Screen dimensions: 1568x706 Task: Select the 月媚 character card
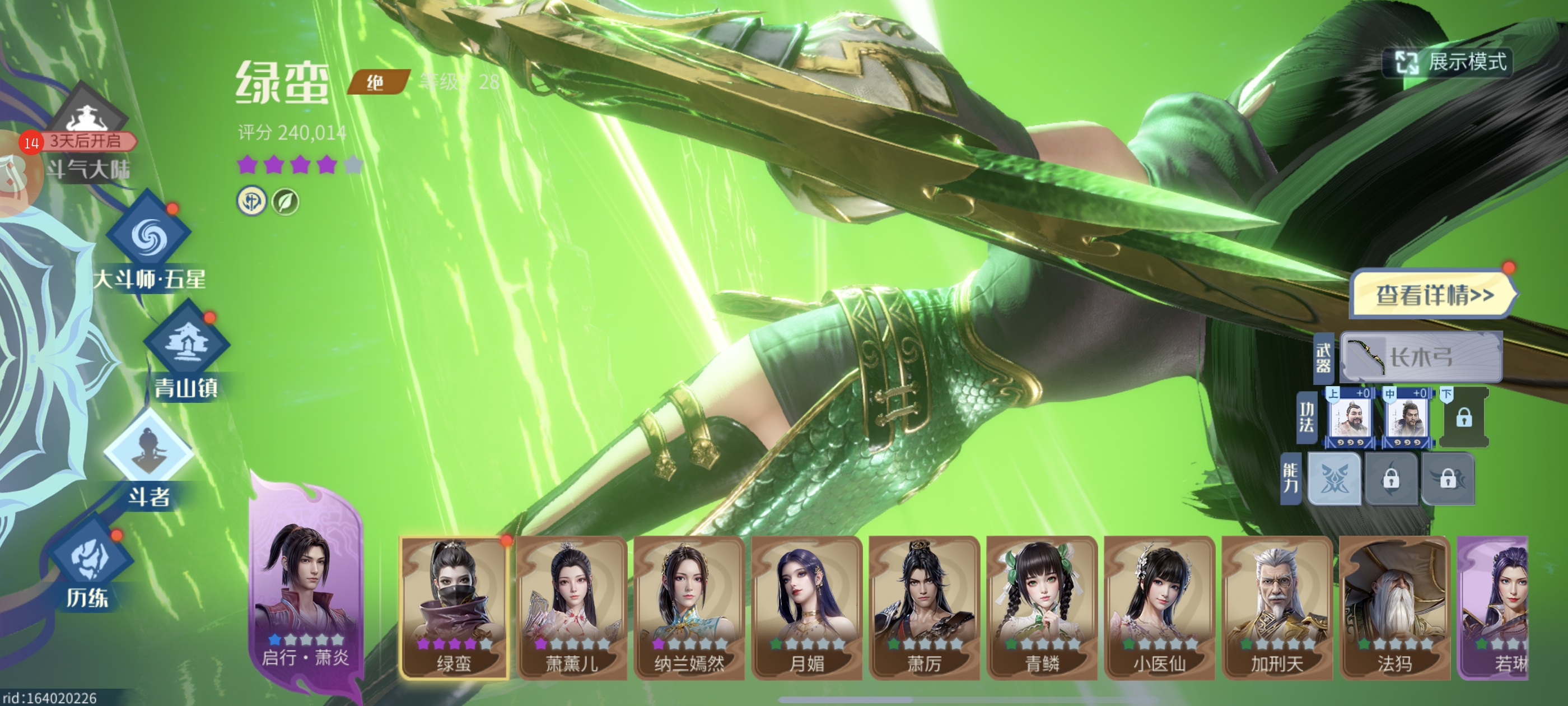pyautogui.click(x=806, y=607)
